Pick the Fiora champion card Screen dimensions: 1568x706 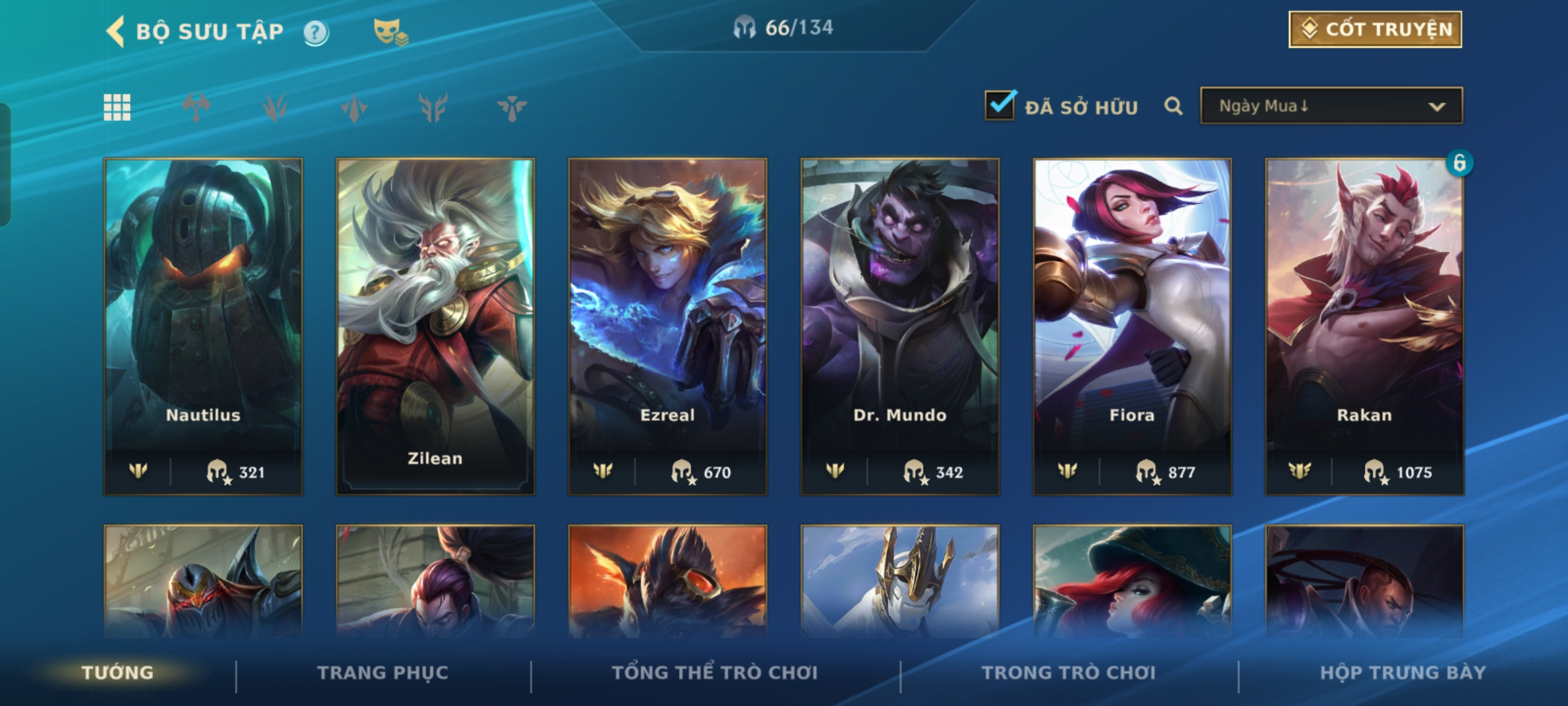click(1132, 326)
